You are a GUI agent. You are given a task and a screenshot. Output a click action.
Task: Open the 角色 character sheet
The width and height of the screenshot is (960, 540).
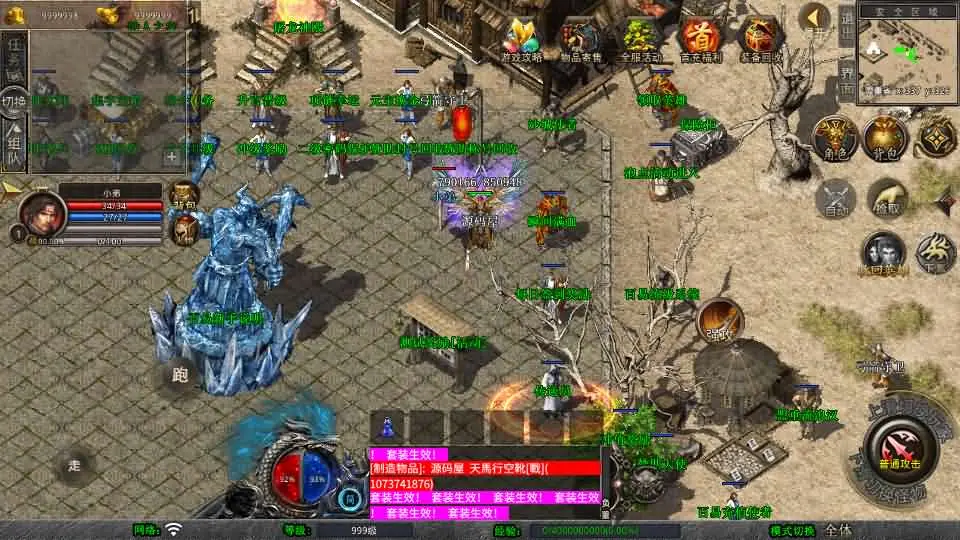831,137
